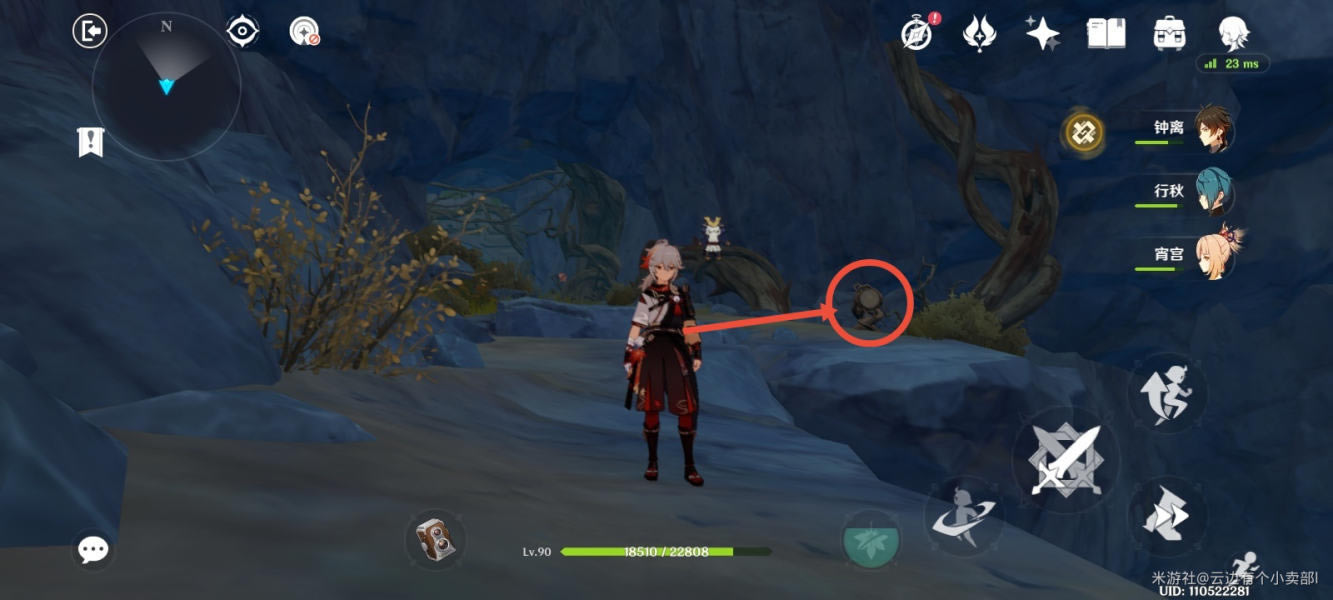
Task: Toggle elemental sight eye icon
Action: 242,31
